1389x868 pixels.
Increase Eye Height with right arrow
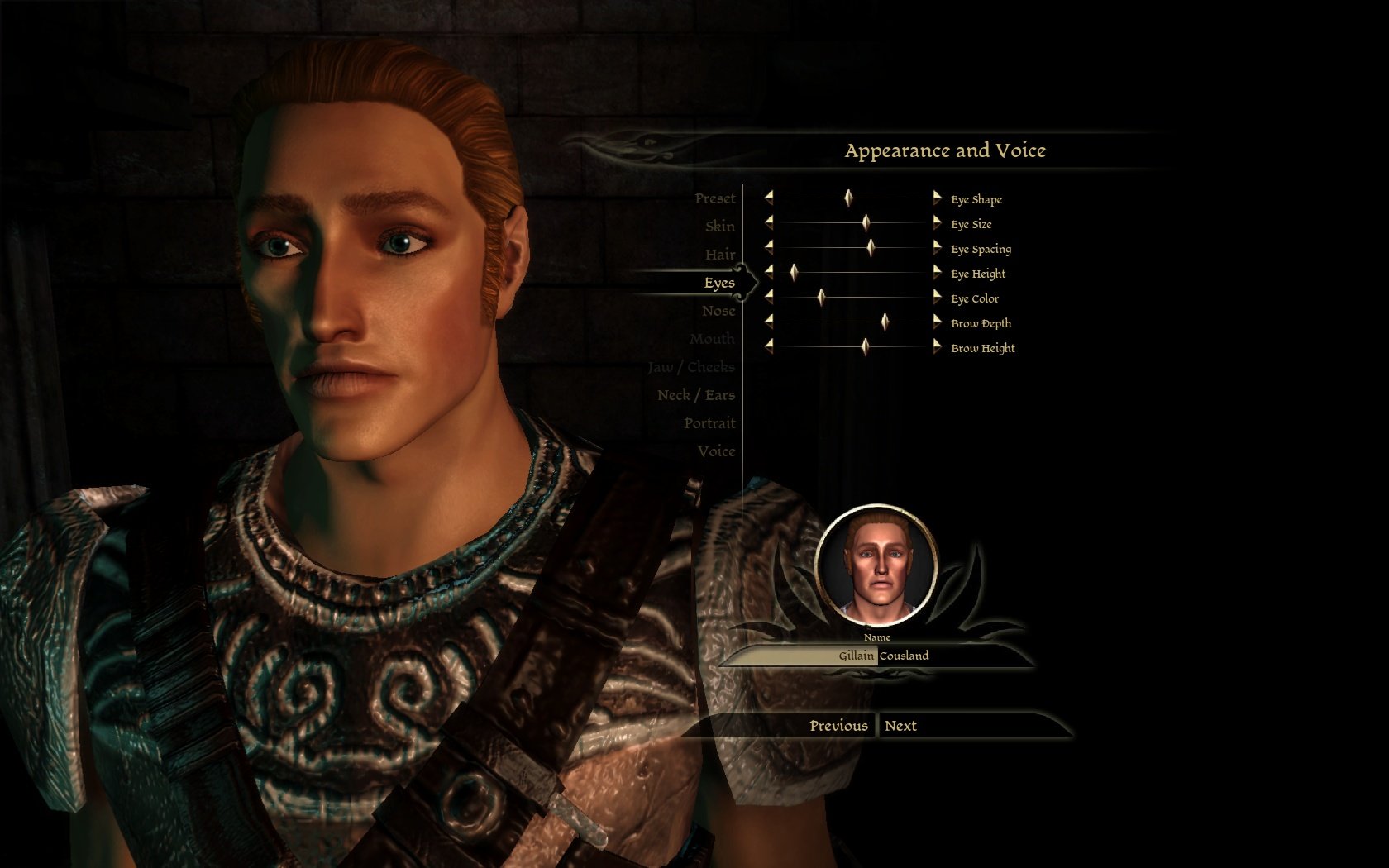[937, 272]
